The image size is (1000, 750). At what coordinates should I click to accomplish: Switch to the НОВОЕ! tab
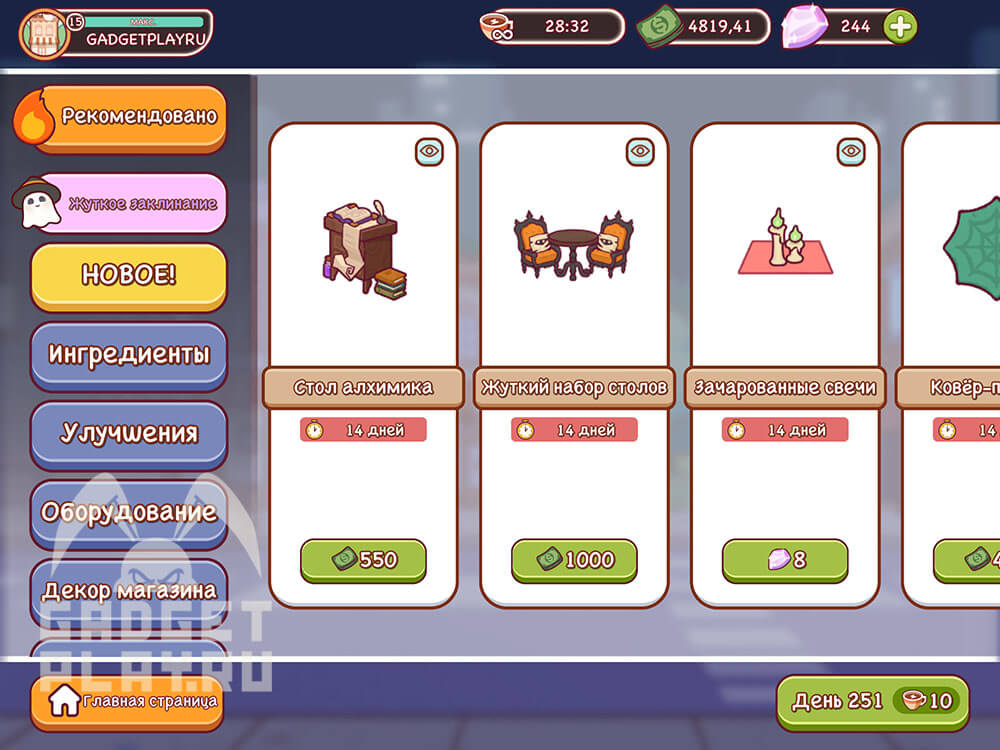(128, 275)
